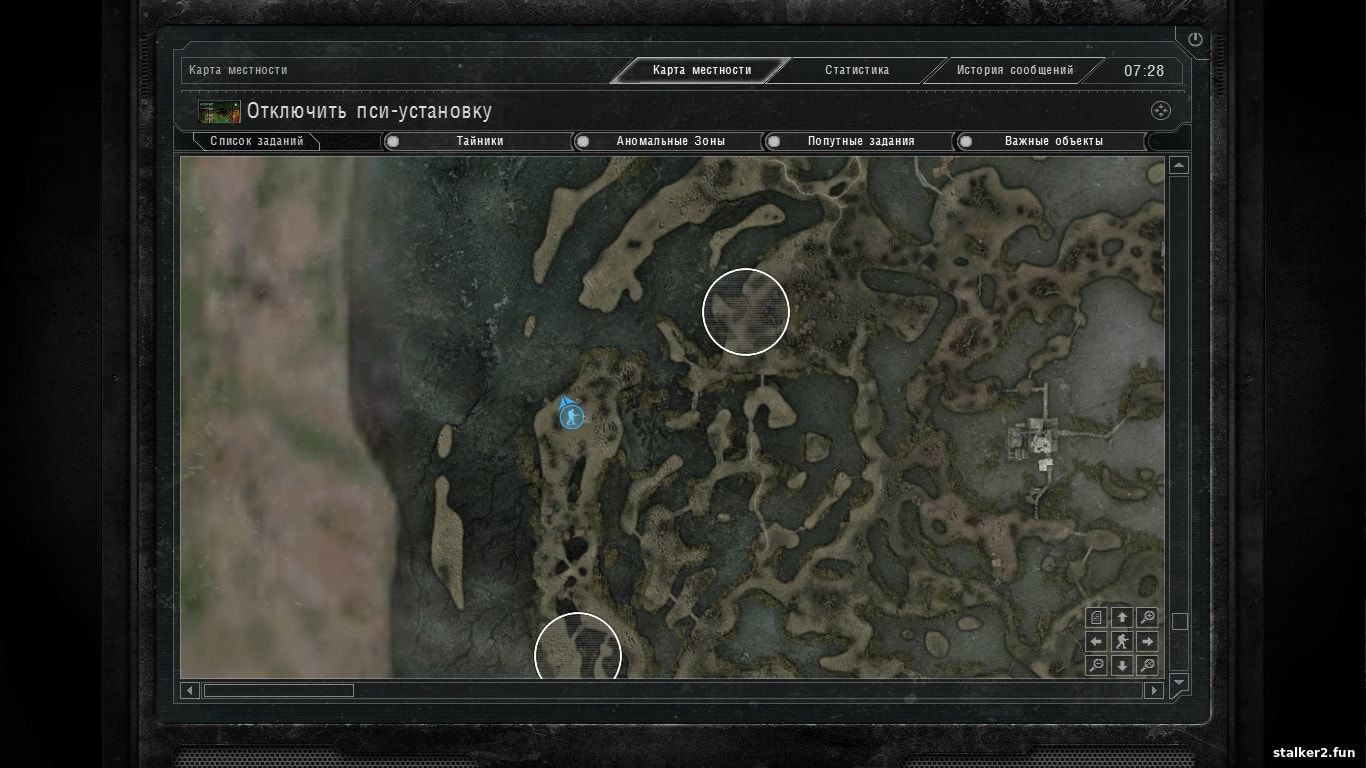Center the map on the player soldier icon
This screenshot has height=768, width=1366.
1122,641
